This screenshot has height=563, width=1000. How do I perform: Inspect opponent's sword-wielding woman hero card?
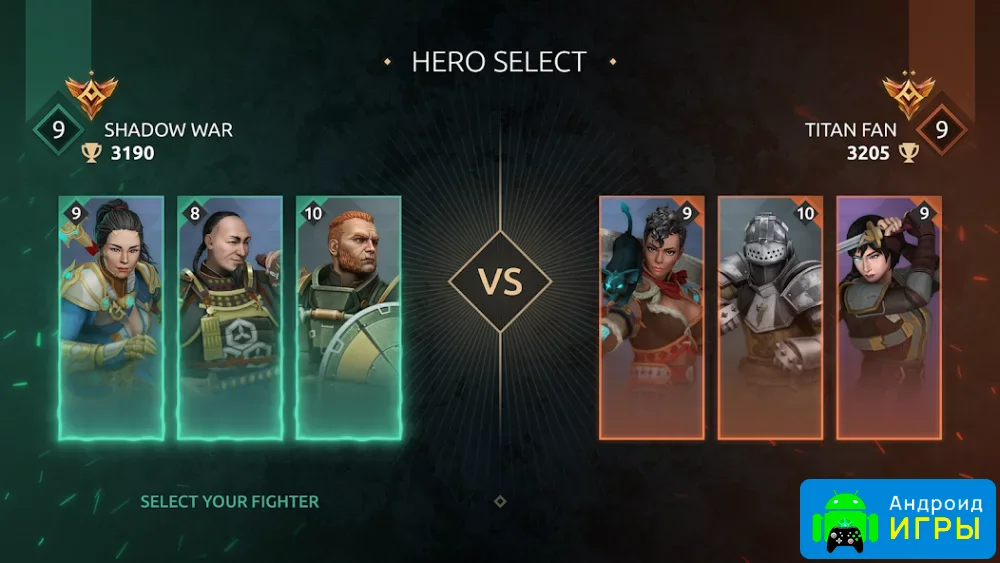[x=889, y=317]
